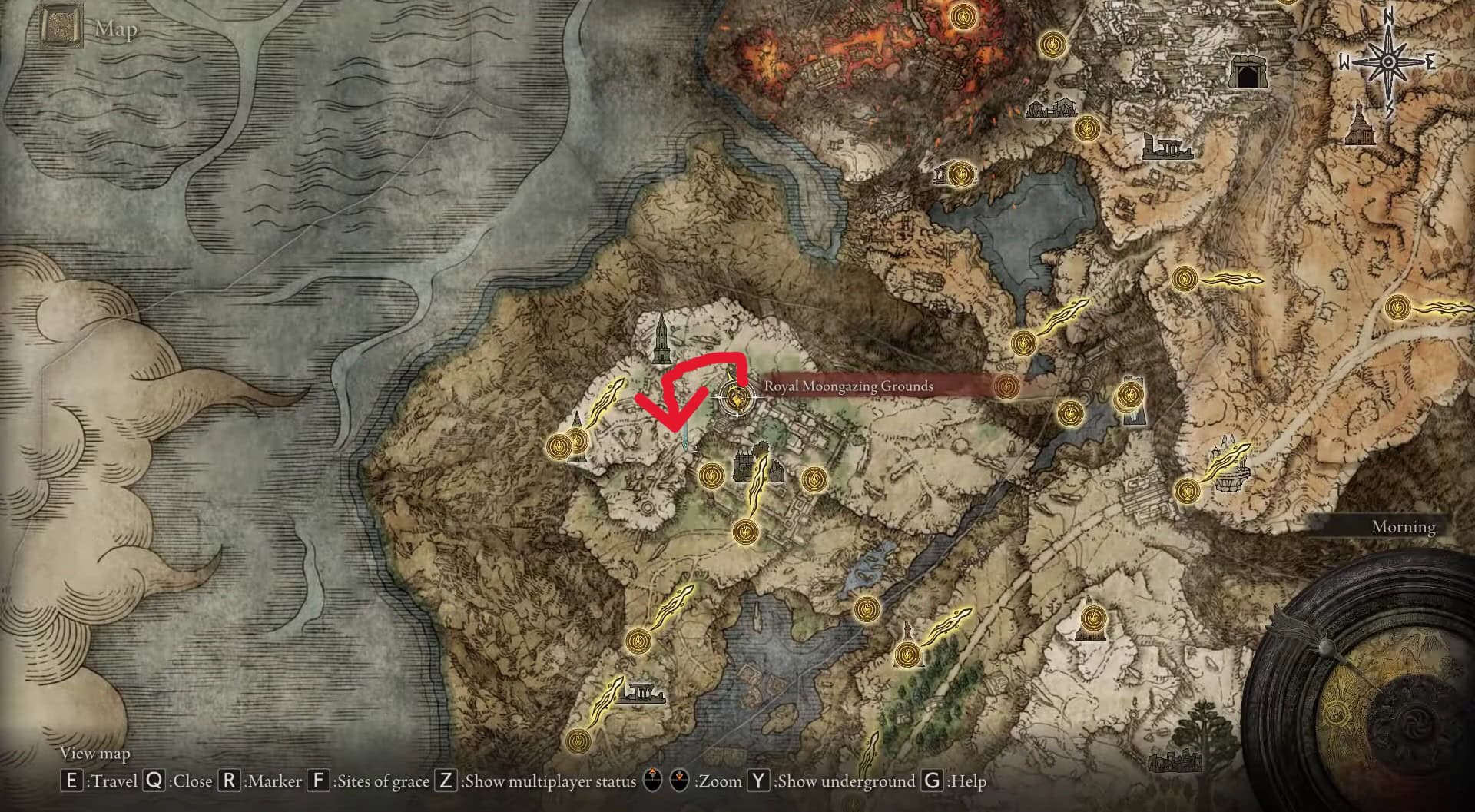Select the Royal Moongazing Grounds site of grace
Viewport: 1475px width, 812px height.
(736, 397)
